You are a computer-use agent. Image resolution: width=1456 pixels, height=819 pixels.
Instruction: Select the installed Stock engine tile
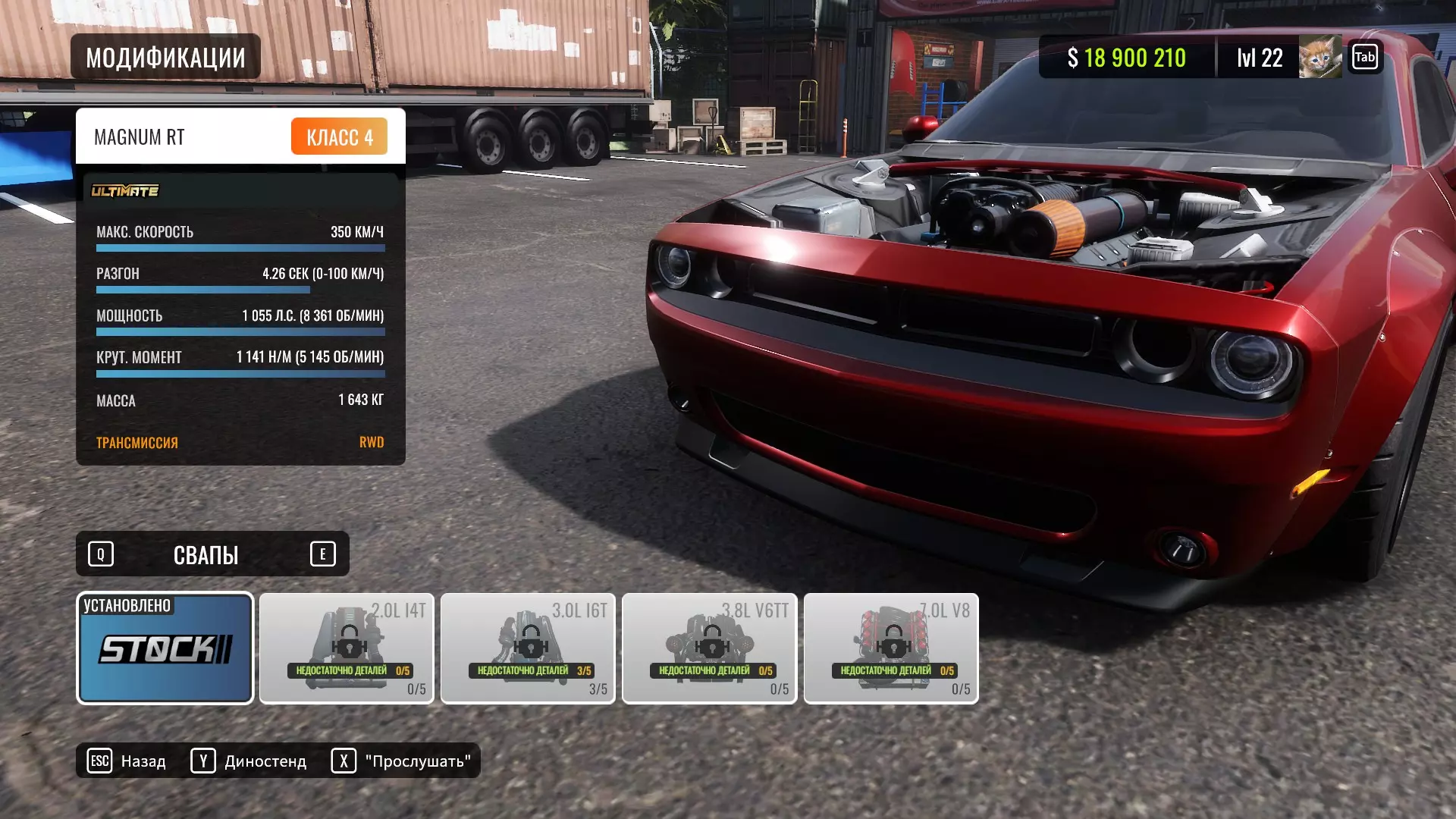165,648
